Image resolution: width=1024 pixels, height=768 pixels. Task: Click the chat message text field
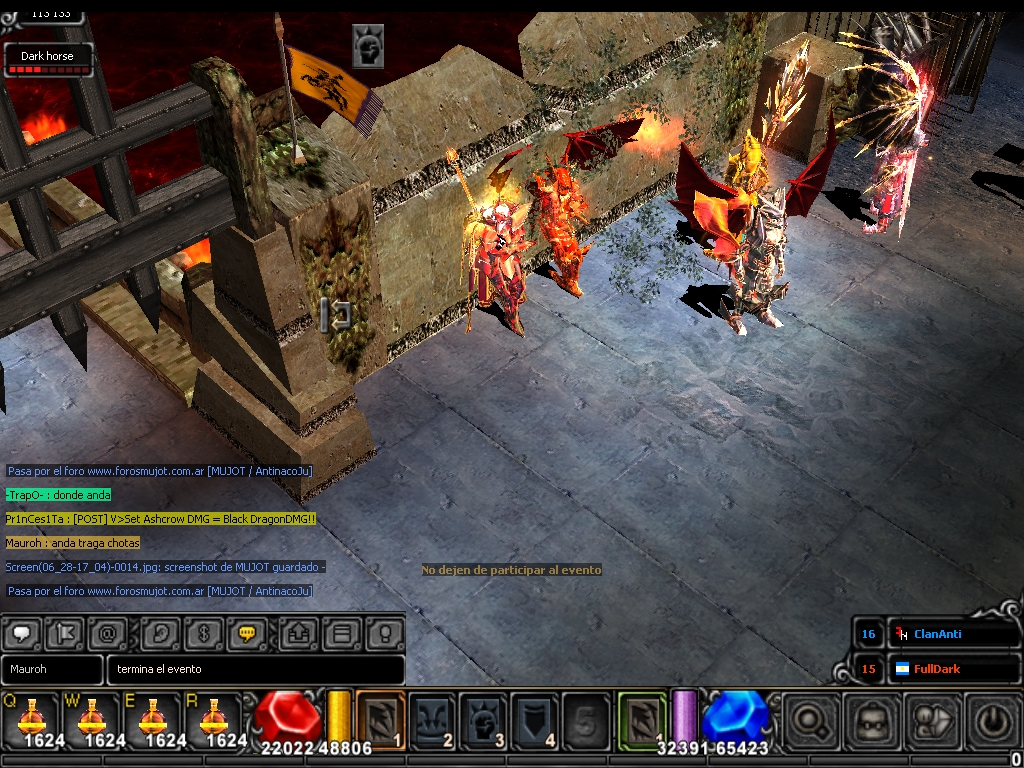(x=256, y=669)
